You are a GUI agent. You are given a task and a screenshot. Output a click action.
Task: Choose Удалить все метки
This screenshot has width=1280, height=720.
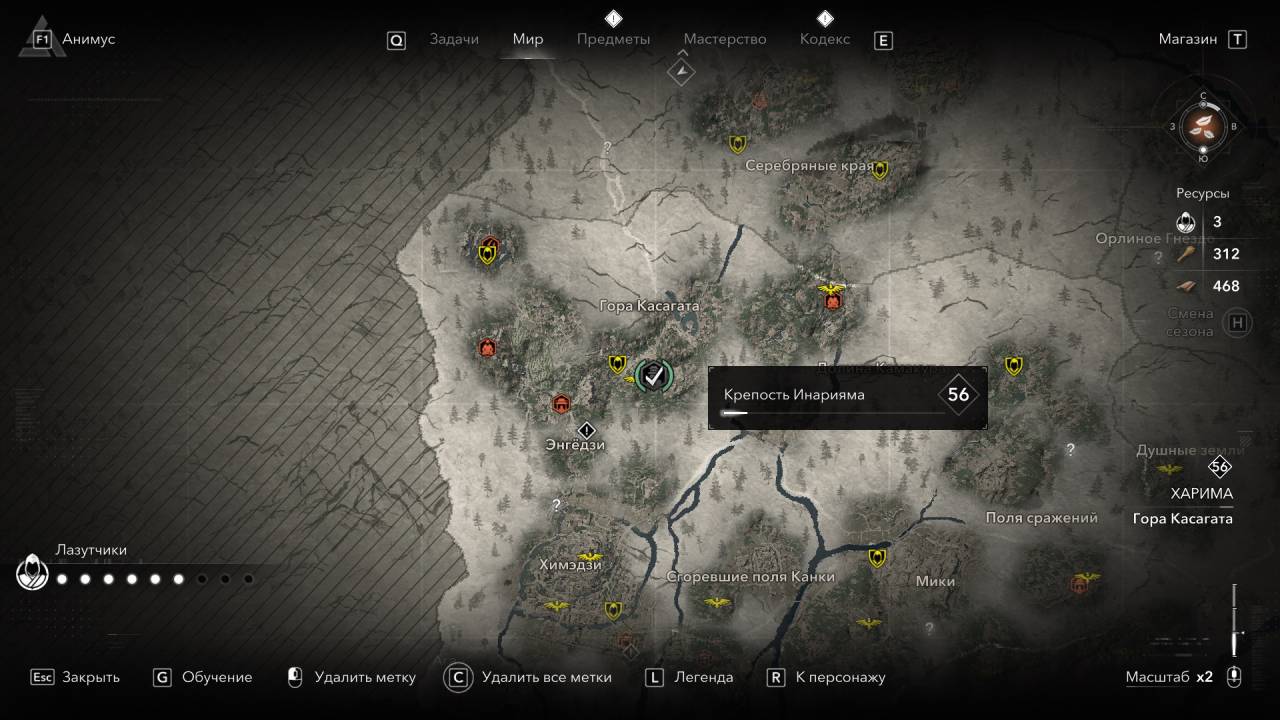point(531,677)
